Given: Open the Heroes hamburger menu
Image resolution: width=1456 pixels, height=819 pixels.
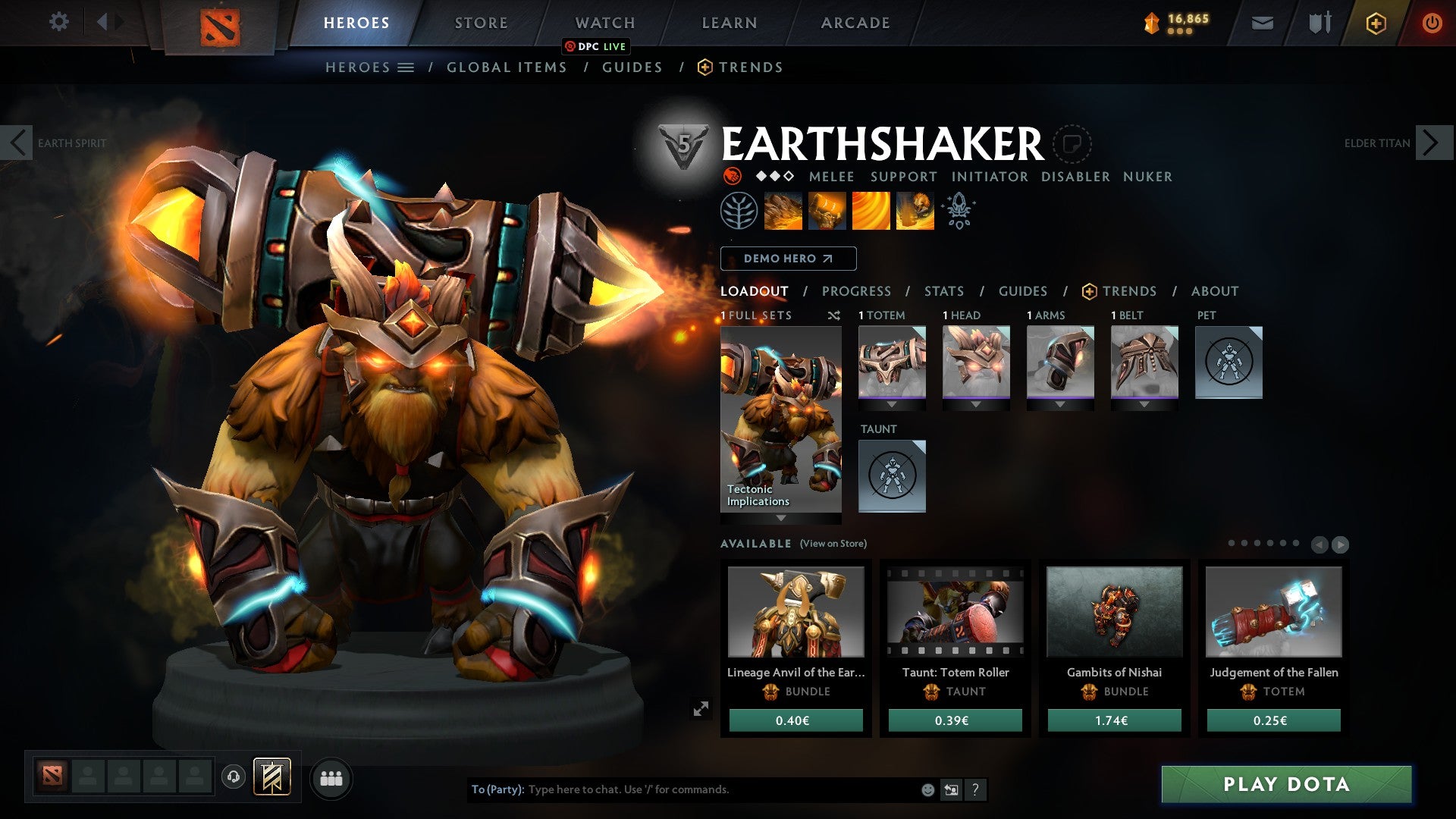Looking at the screenshot, I should (x=407, y=67).
